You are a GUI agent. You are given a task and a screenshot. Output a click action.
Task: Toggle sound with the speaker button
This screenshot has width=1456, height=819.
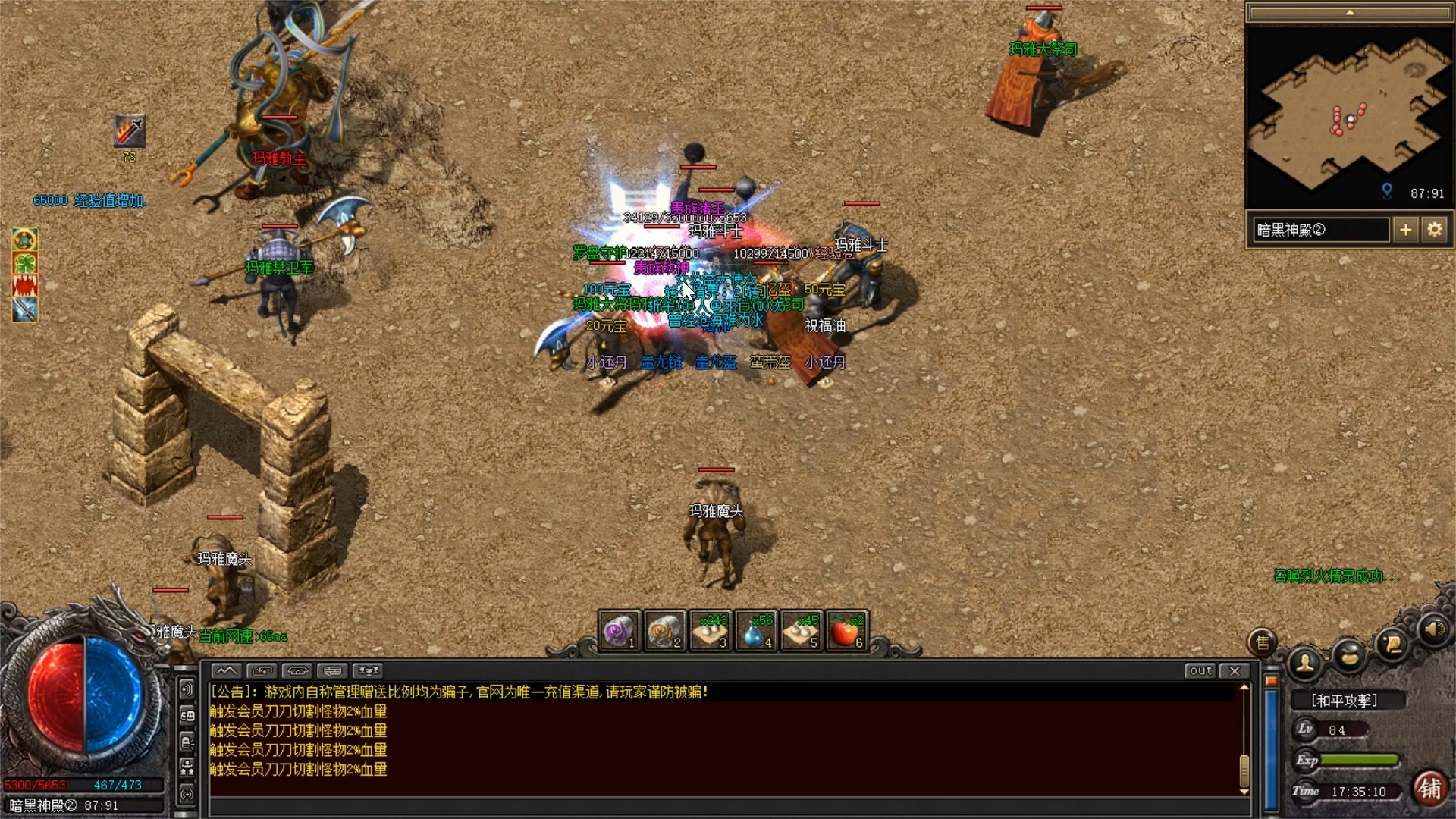point(1433,629)
